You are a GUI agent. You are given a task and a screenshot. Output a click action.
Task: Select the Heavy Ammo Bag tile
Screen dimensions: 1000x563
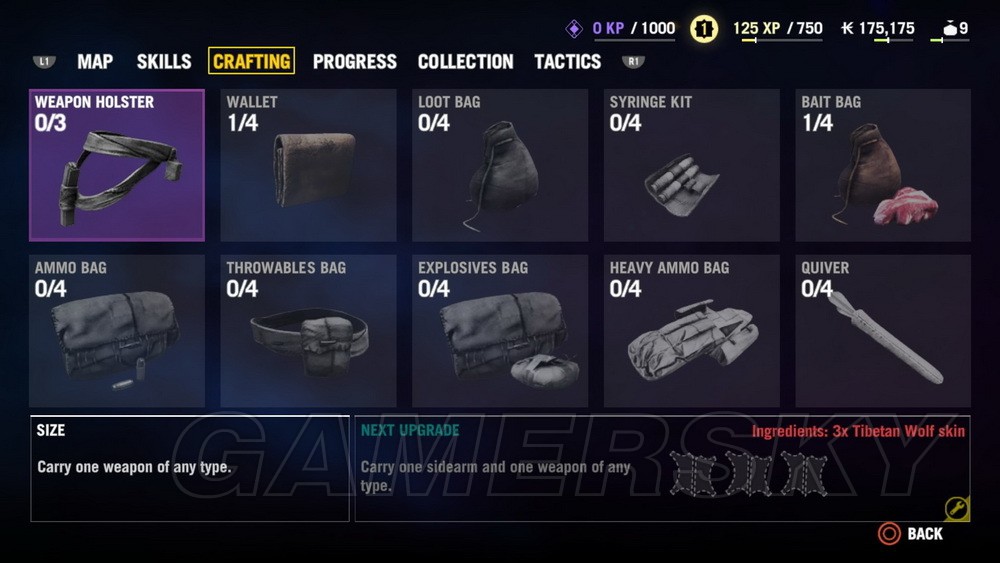point(691,330)
